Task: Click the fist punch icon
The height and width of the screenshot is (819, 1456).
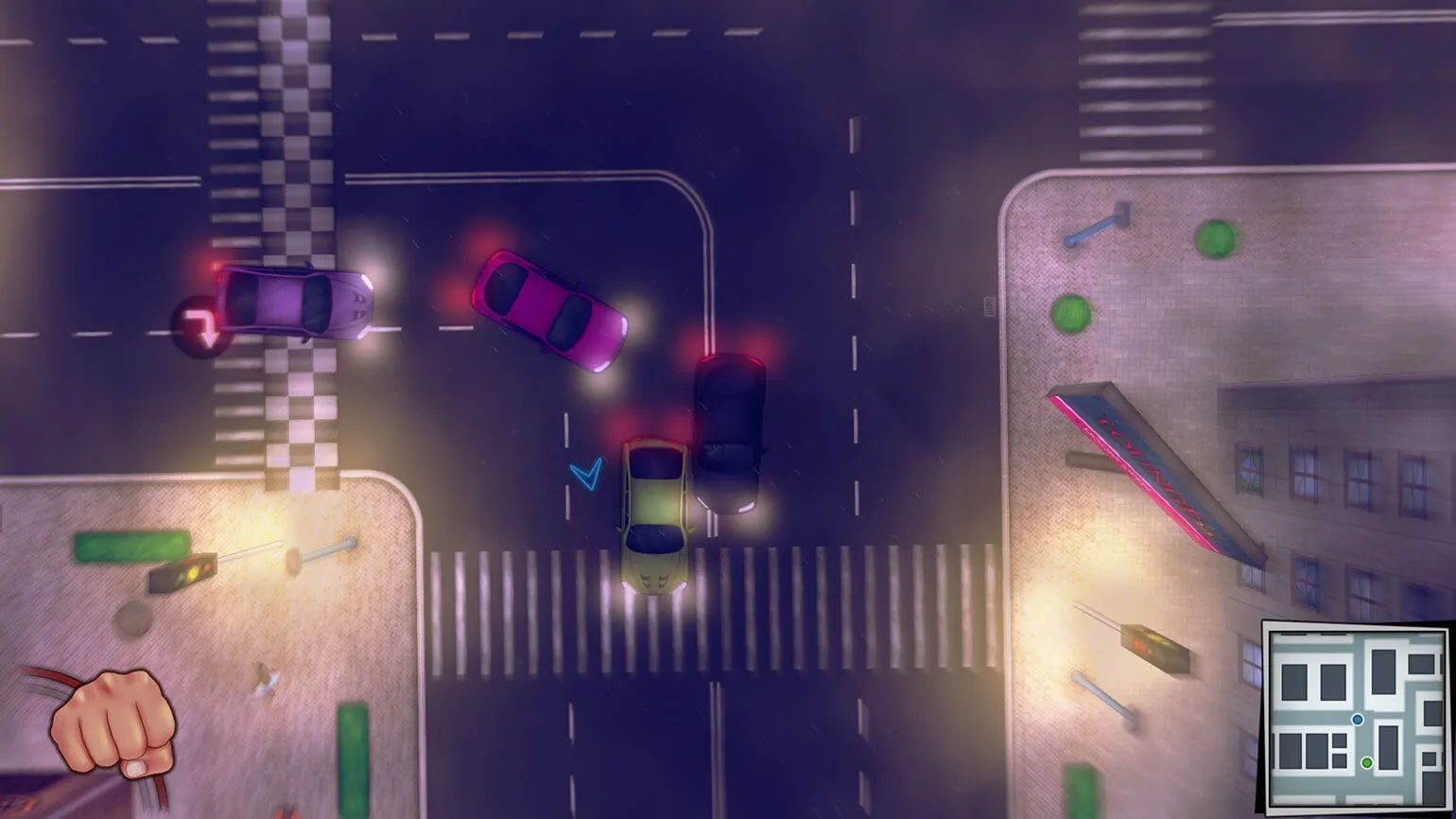Action: coord(114,723)
